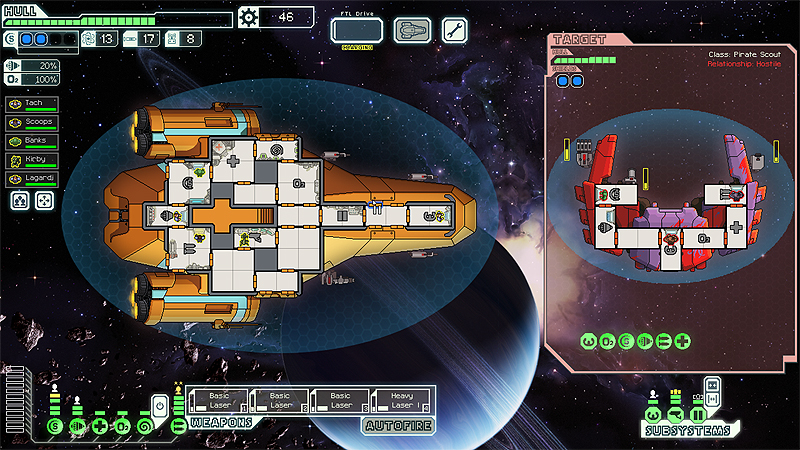
Task: Select crew member Scoops
Action: pos(32,122)
